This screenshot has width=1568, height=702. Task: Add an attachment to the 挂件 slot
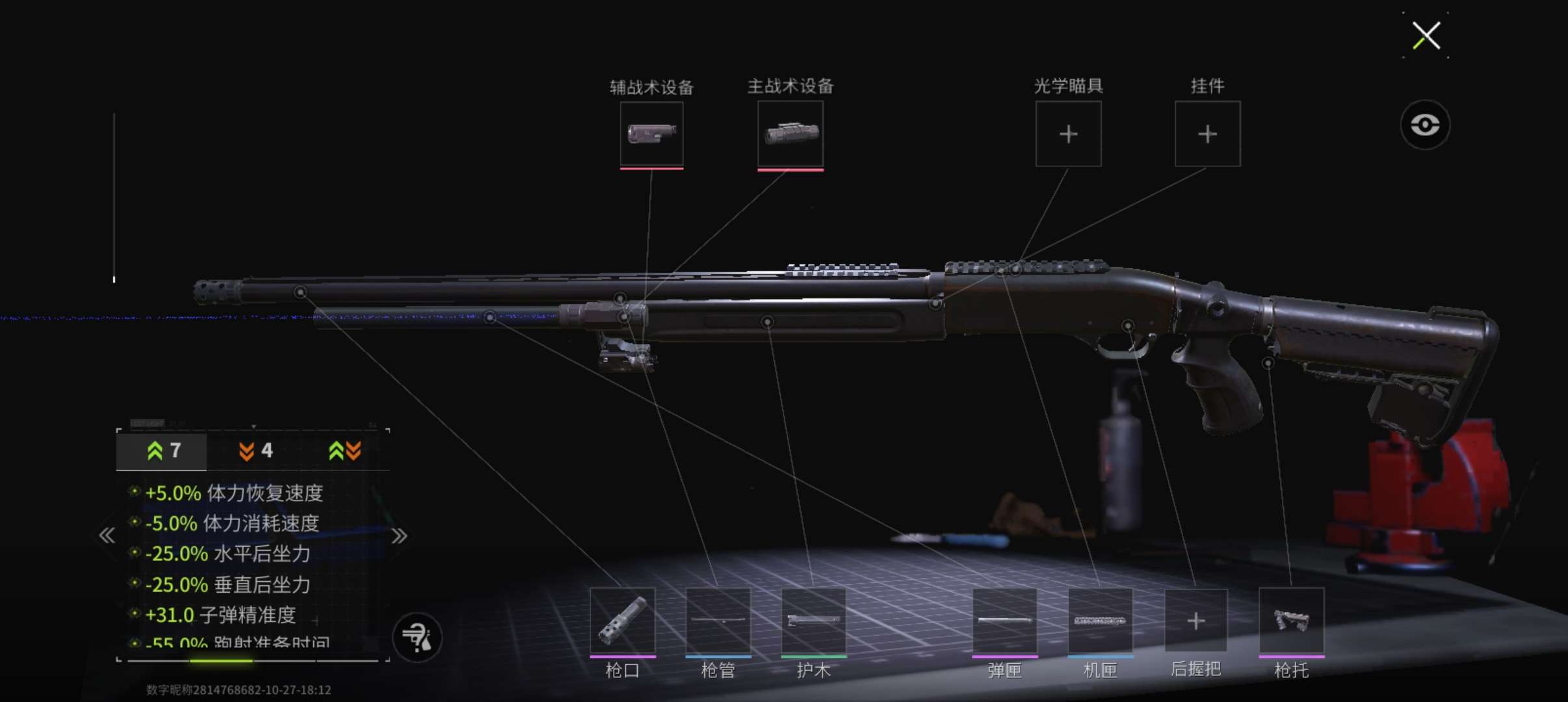[x=1207, y=134]
